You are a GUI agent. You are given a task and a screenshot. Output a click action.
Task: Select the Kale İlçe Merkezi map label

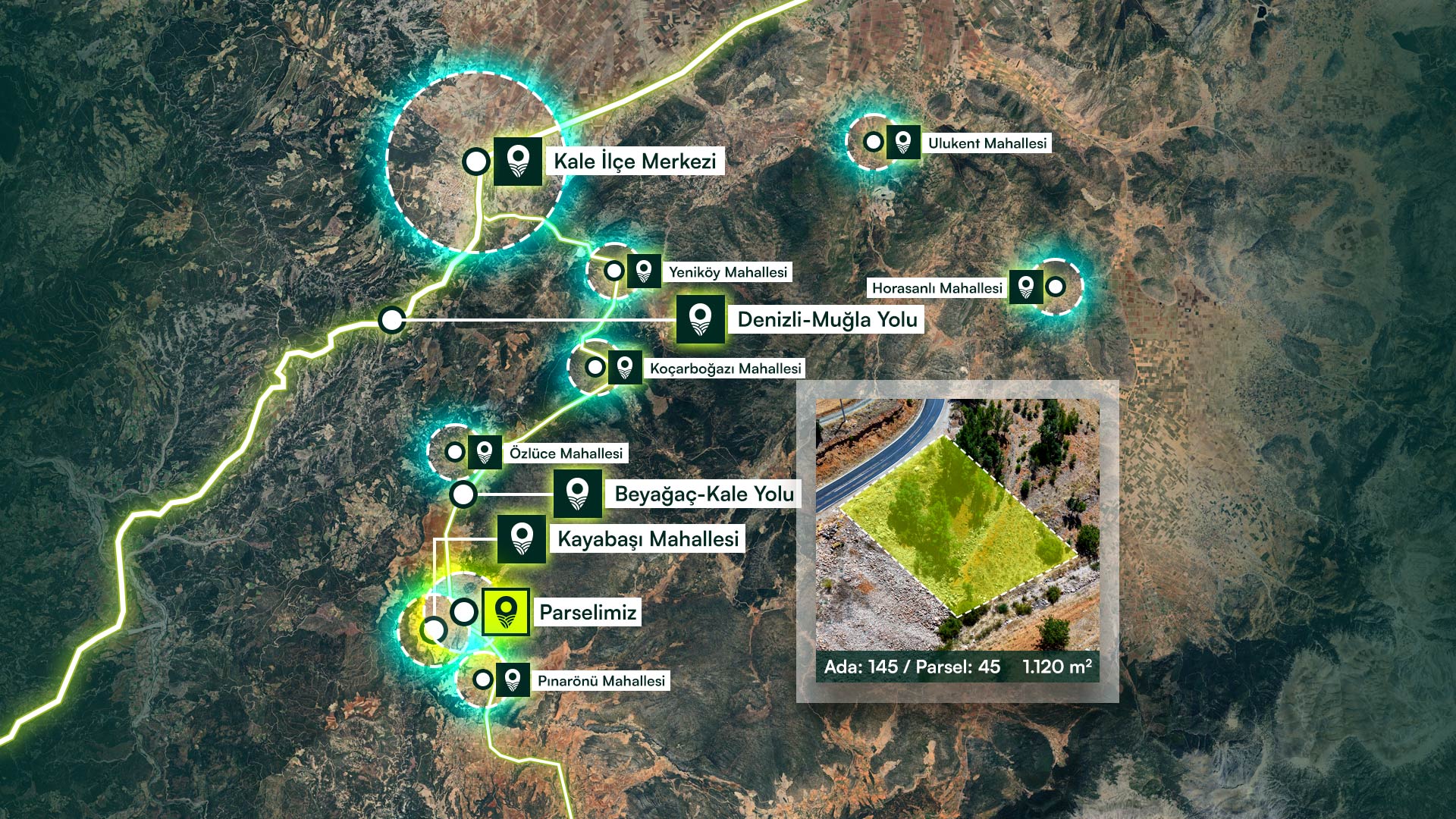pyautogui.click(x=635, y=162)
